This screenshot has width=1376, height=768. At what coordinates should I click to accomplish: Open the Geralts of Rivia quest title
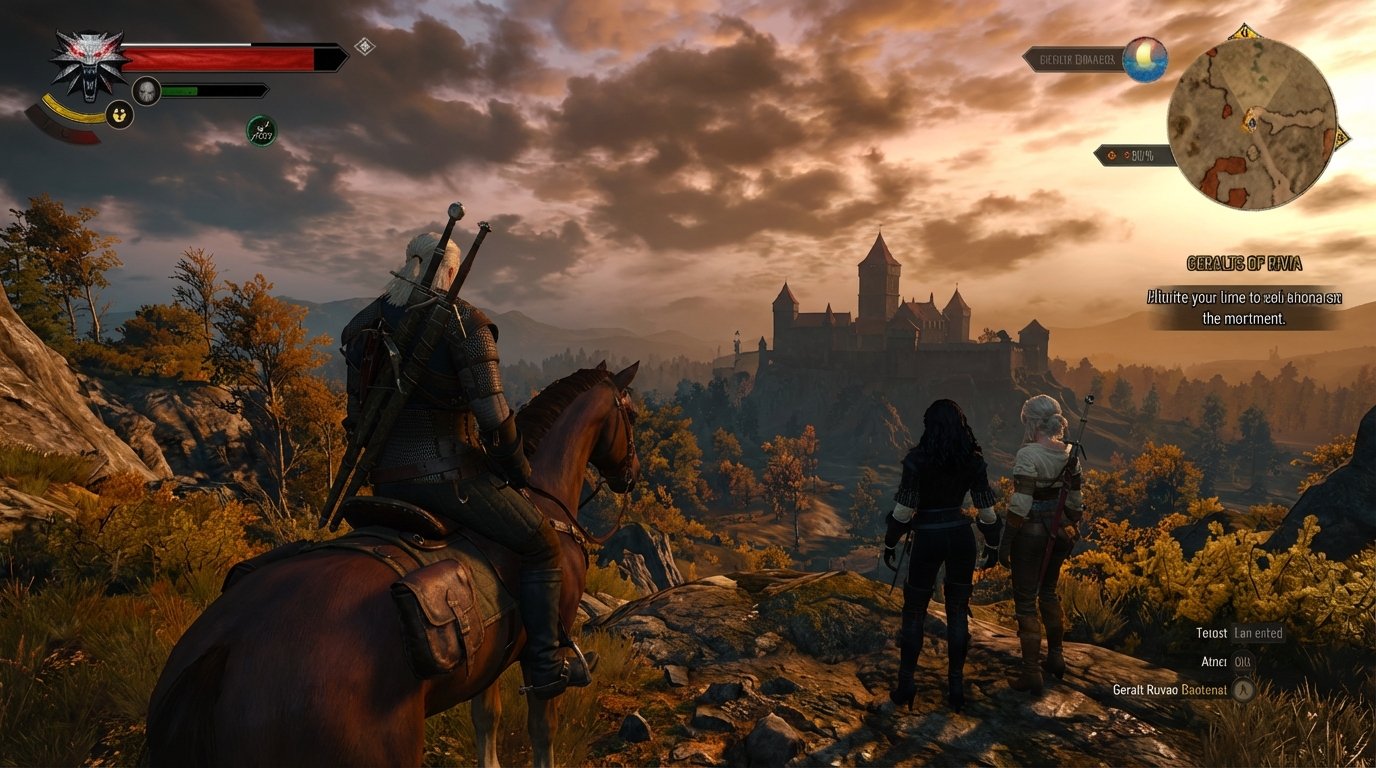[1244, 263]
